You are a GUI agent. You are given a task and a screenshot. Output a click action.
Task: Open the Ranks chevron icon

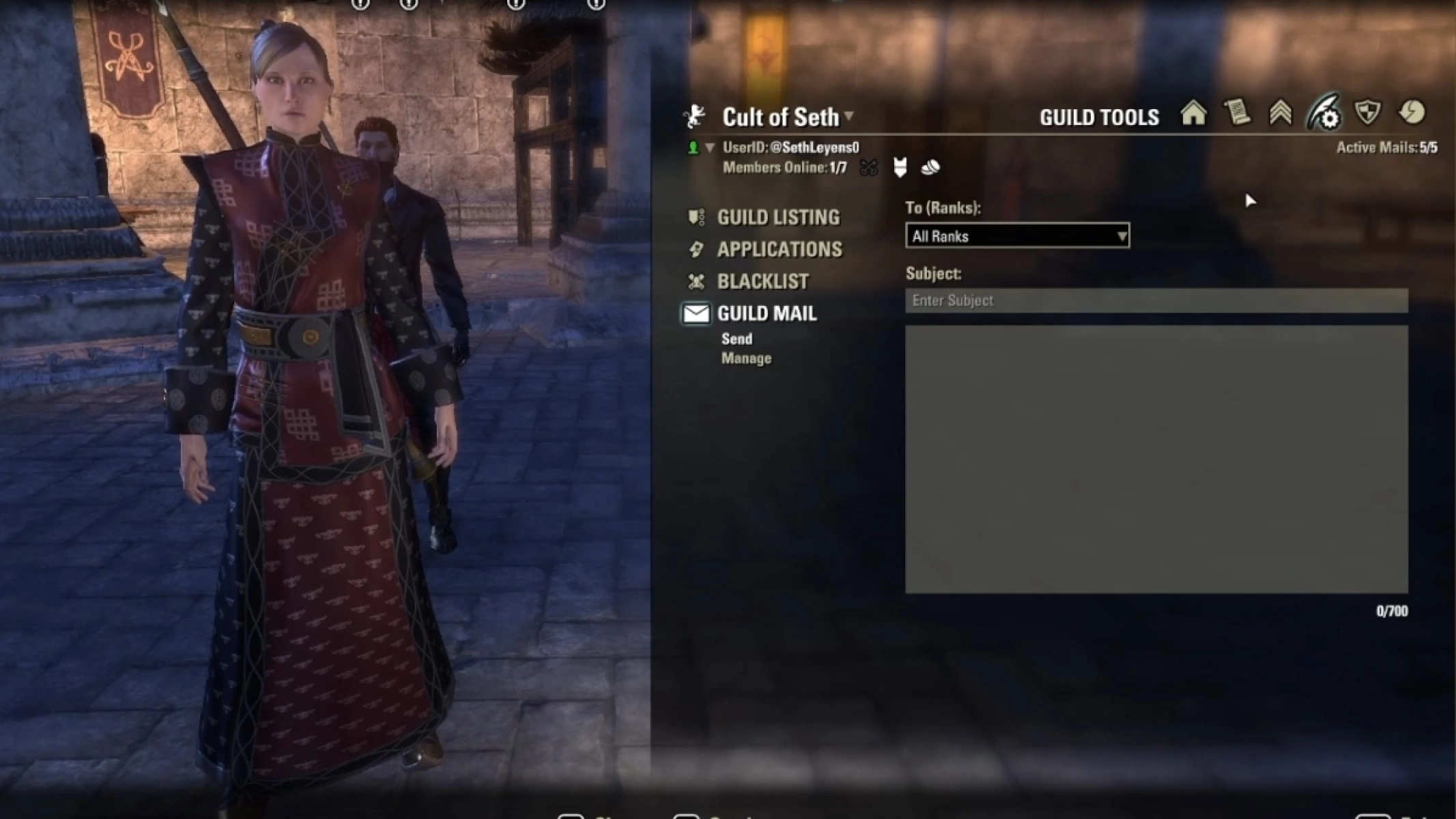pyautogui.click(x=1282, y=116)
